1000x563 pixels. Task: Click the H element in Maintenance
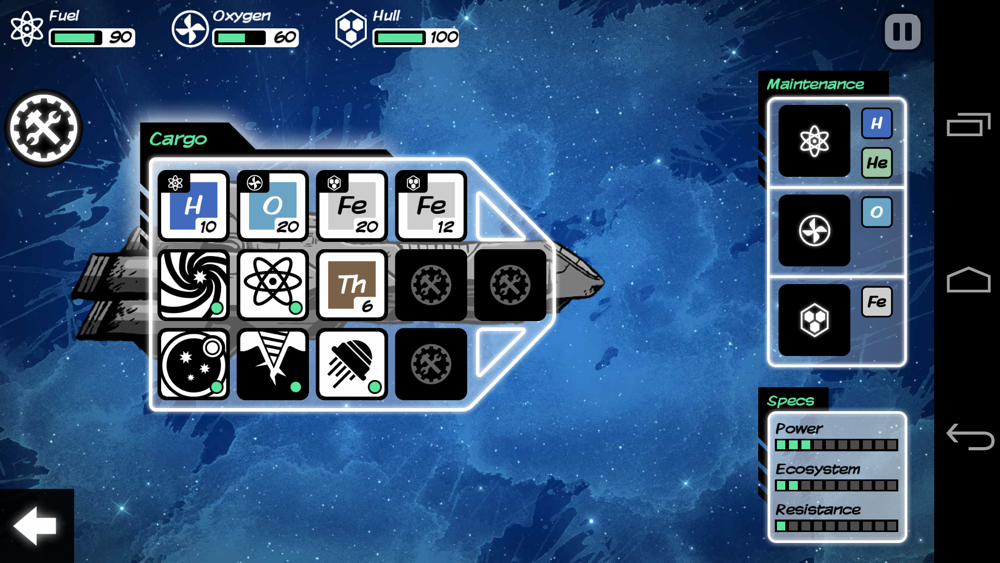pos(877,124)
